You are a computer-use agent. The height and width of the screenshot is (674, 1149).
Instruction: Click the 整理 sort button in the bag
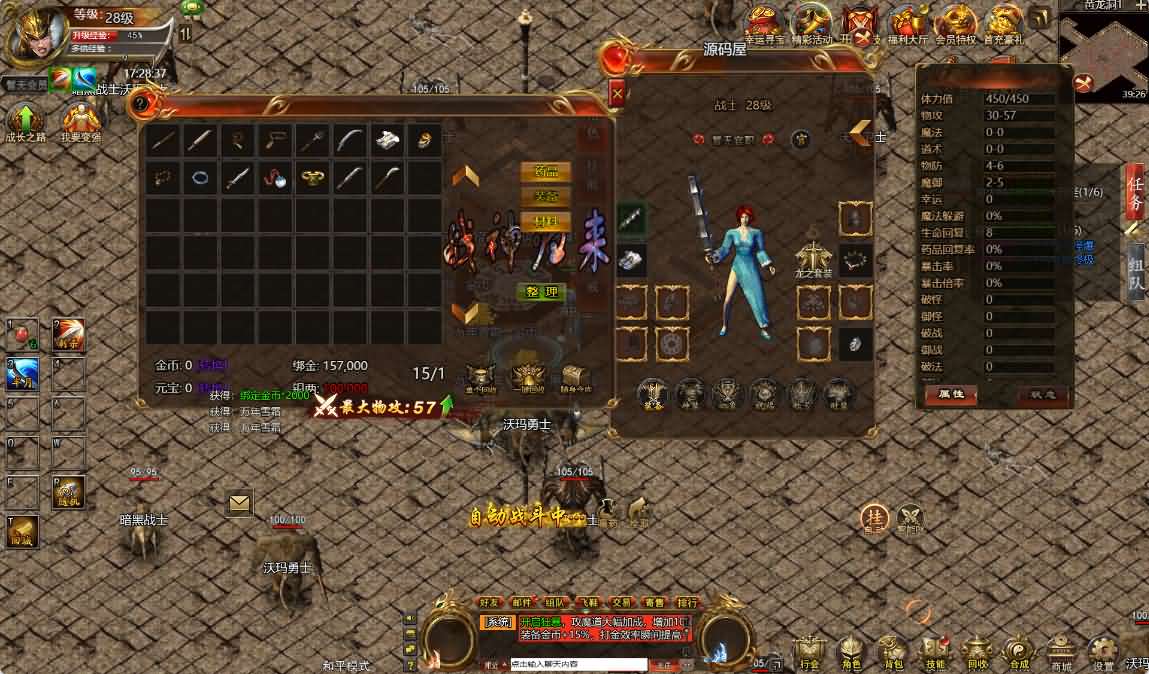[541, 292]
